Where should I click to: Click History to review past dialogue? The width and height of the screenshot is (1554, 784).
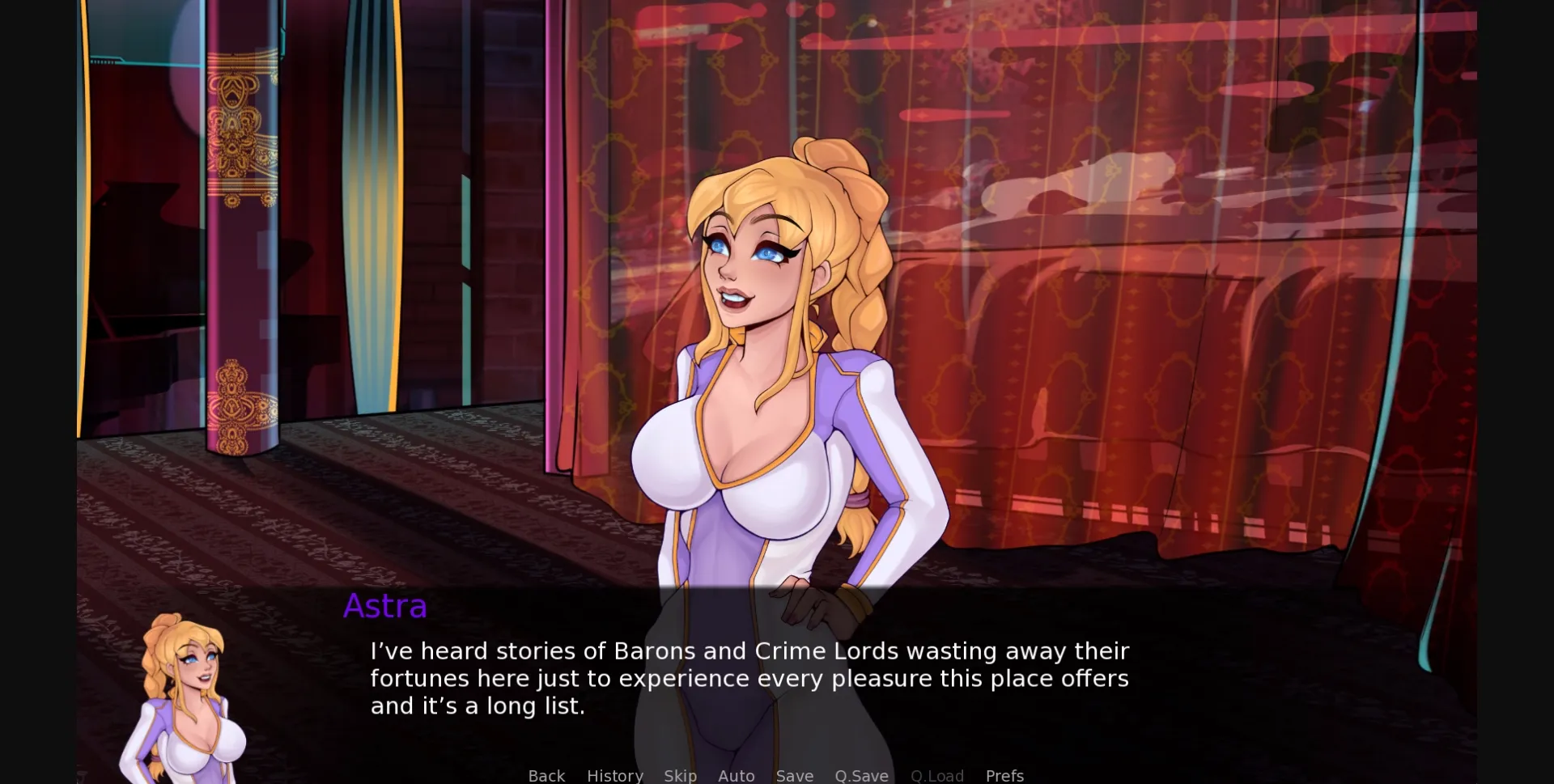(x=615, y=775)
